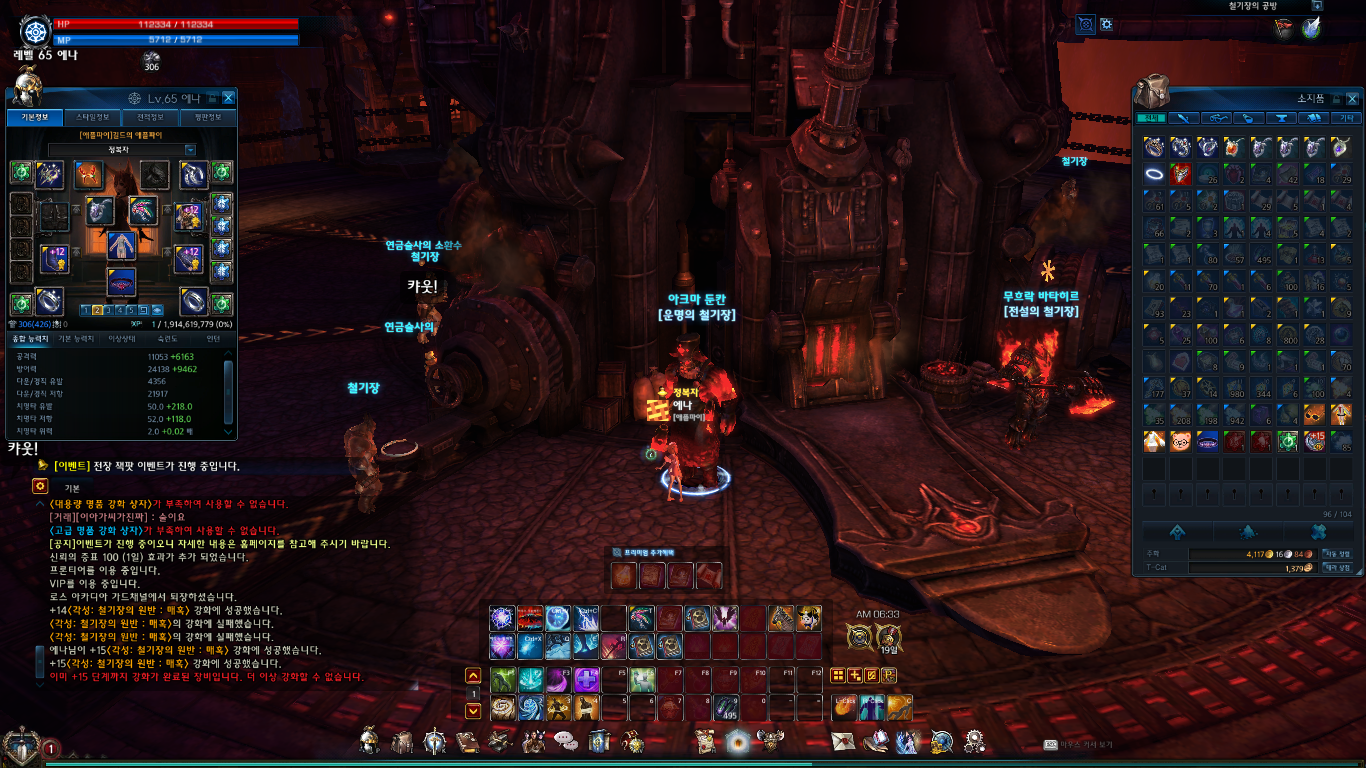1366x768 pixels.
Task: Select the halo ring item in inventory
Action: [1153, 174]
